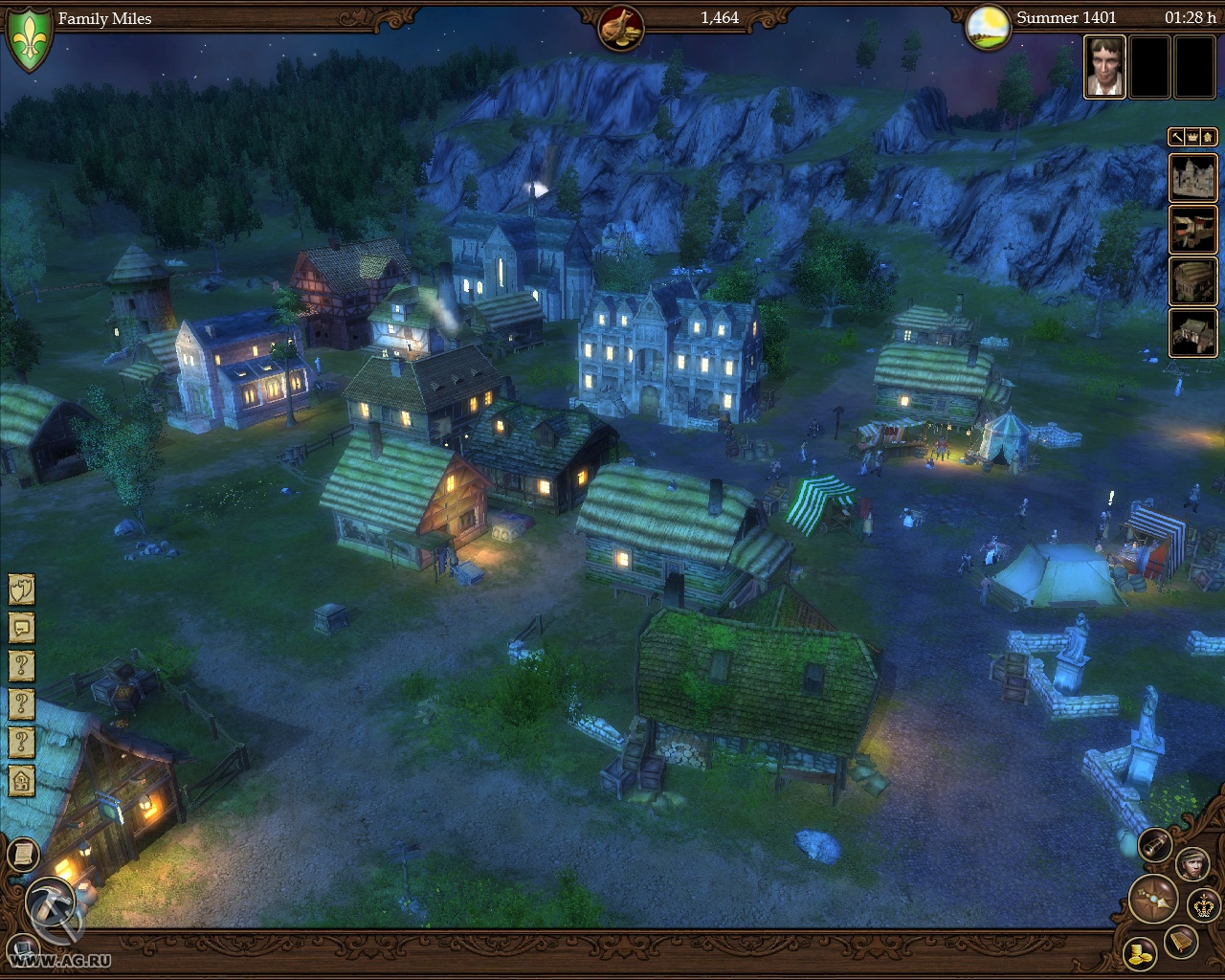The image size is (1225, 980).
Task: Expand the first question-mark quest entry
Action: [x=19, y=666]
